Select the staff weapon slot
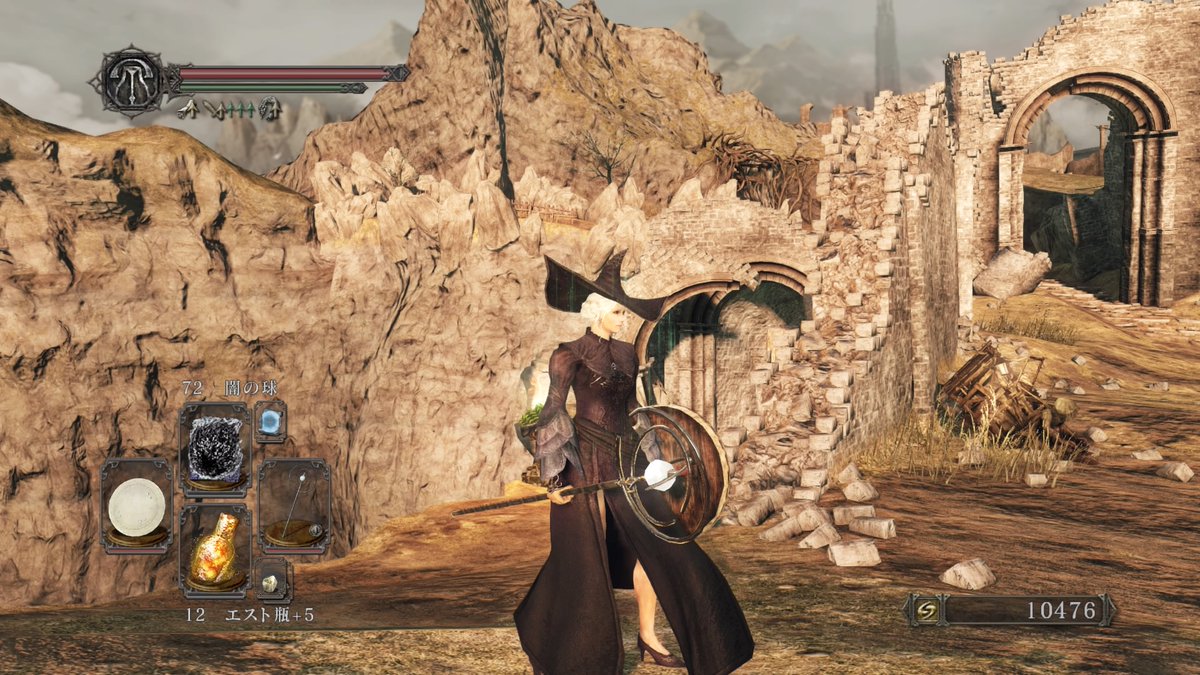 [x=293, y=505]
